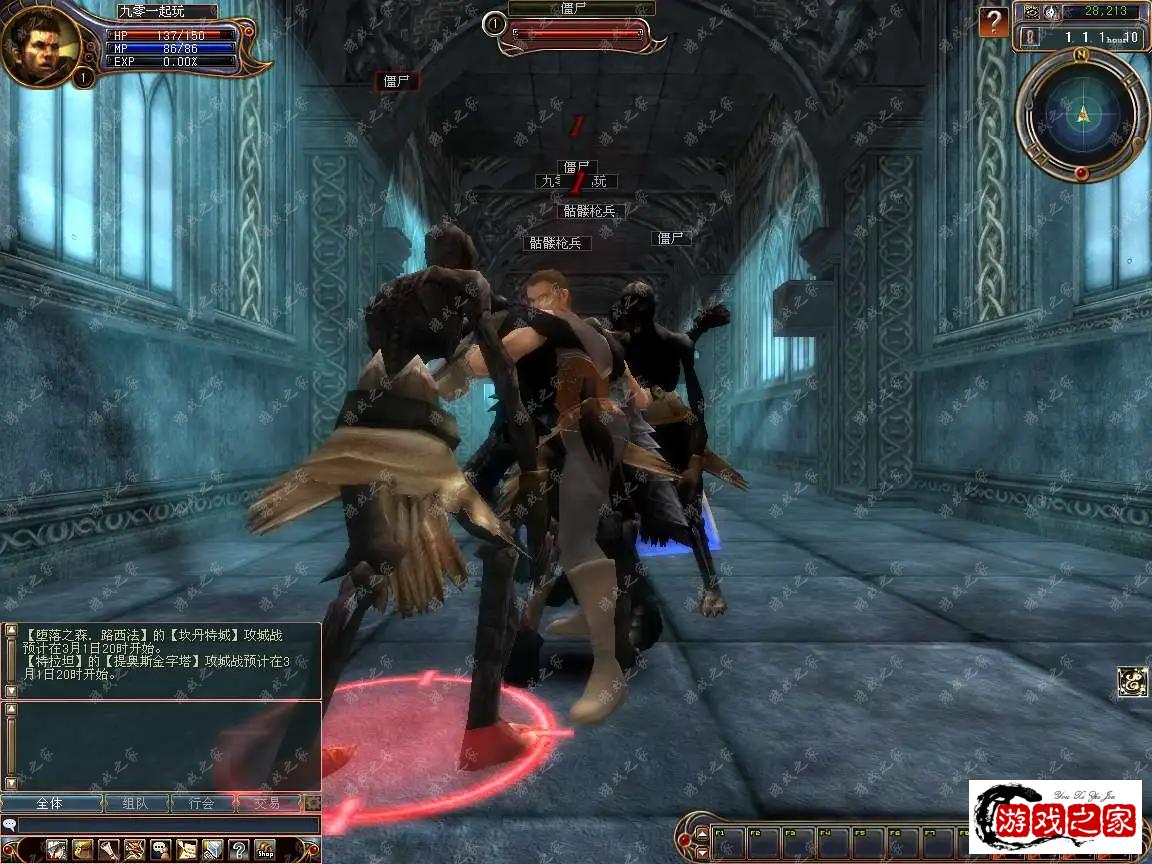The width and height of the screenshot is (1152, 864).
Task: Toggle the eye icon beside the gold counter
Action: coord(1032,12)
